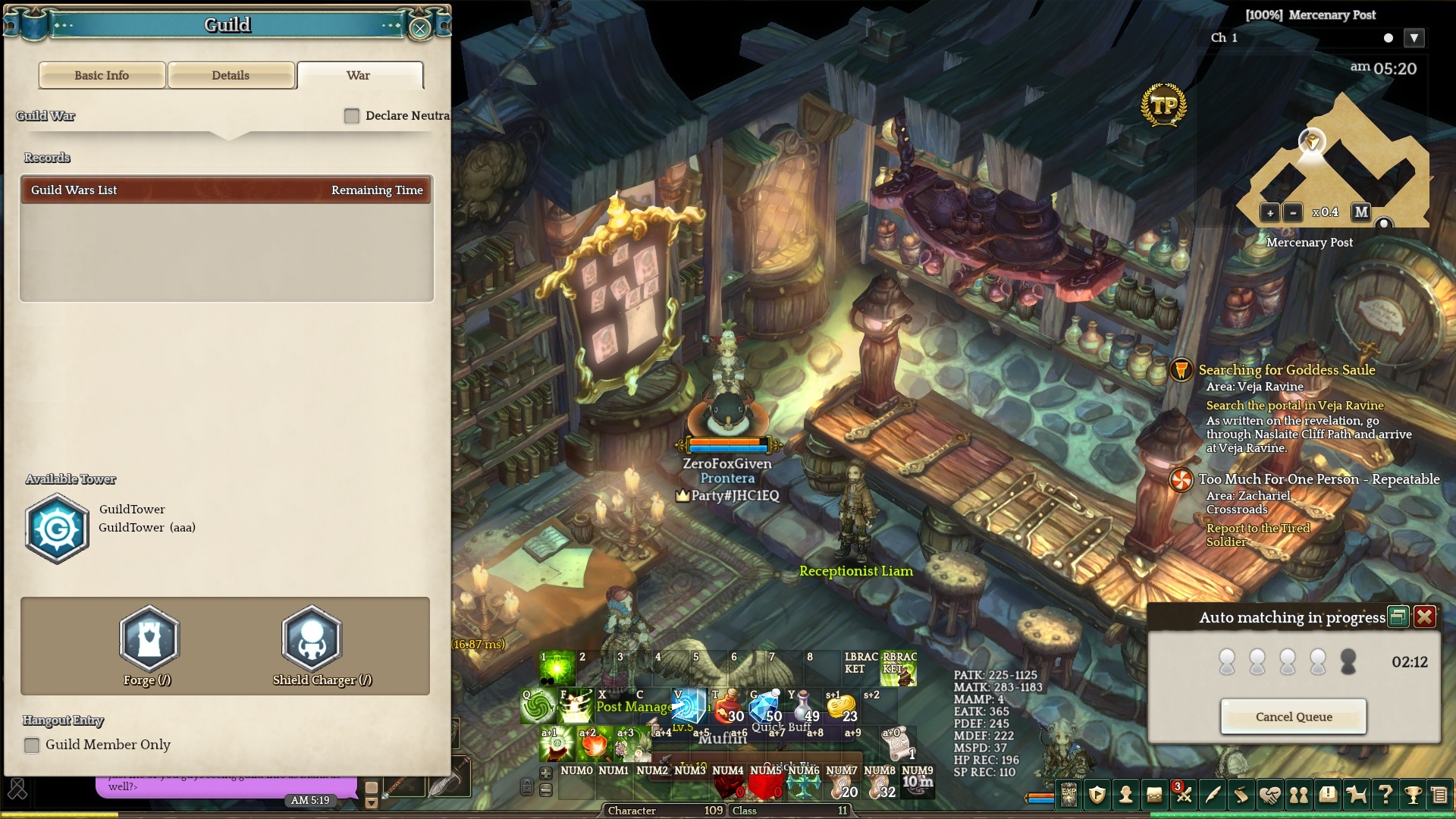Enable Guild Member Only hangout entry
Viewport: 1456px width, 819px height.
pos(32,745)
